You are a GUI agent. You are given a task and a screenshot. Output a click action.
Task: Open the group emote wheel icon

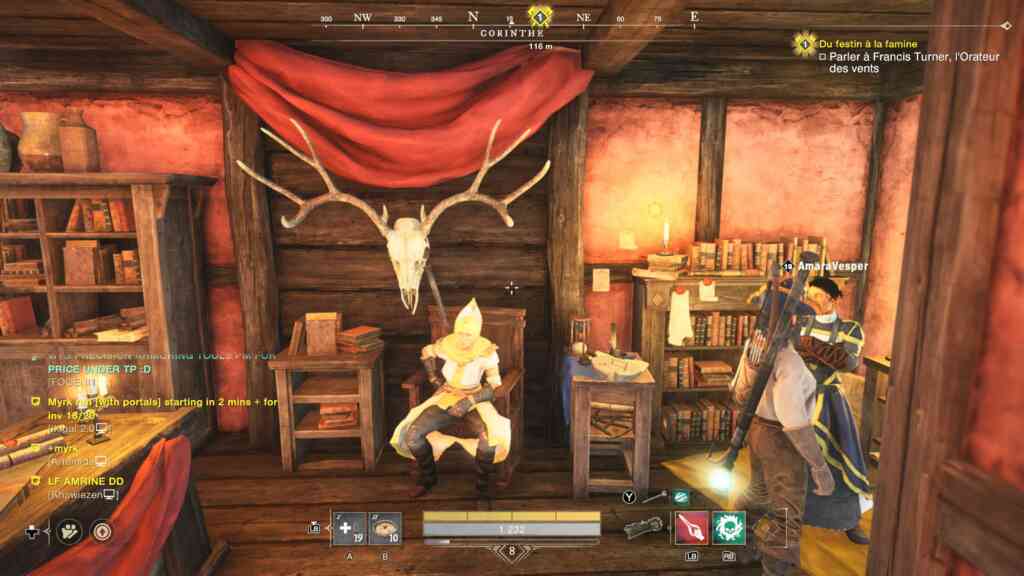[x=69, y=531]
